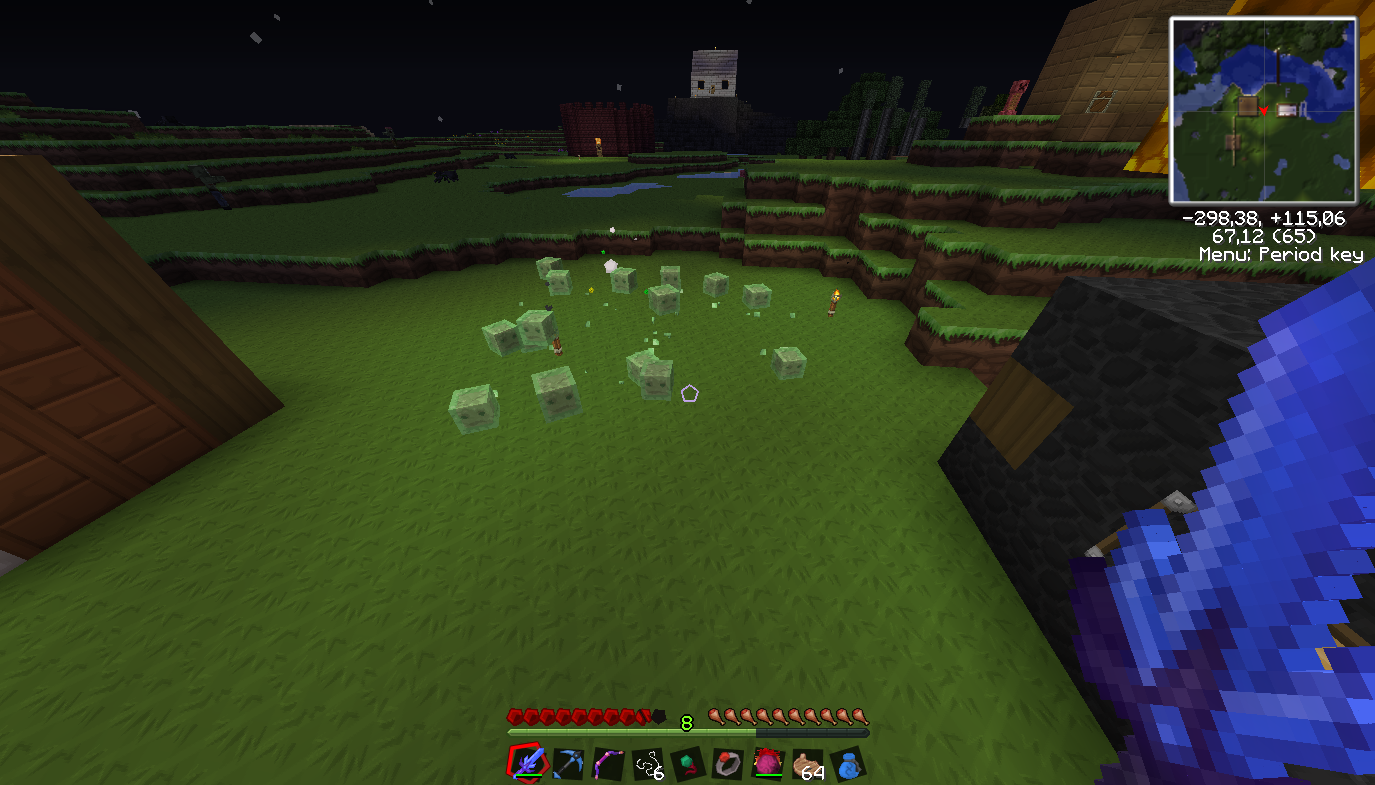Select the blue sword hotbar slot
The width and height of the screenshot is (1375, 785).
pyautogui.click(x=527, y=764)
